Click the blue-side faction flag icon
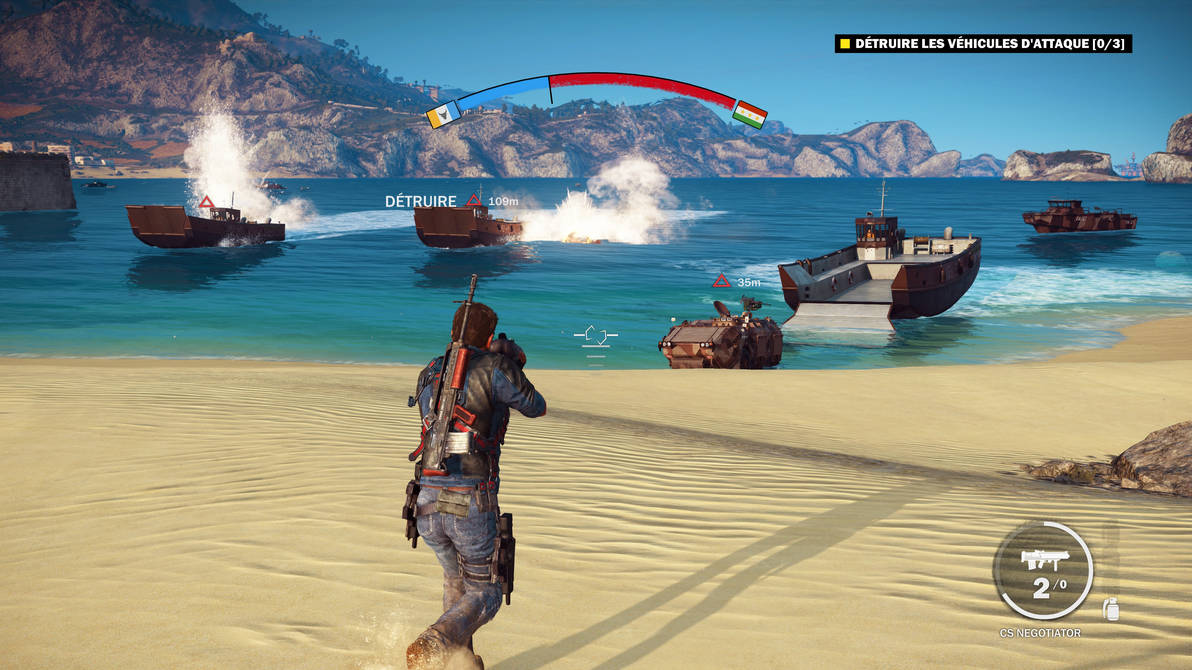Image resolution: width=1192 pixels, height=670 pixels. pos(442,115)
